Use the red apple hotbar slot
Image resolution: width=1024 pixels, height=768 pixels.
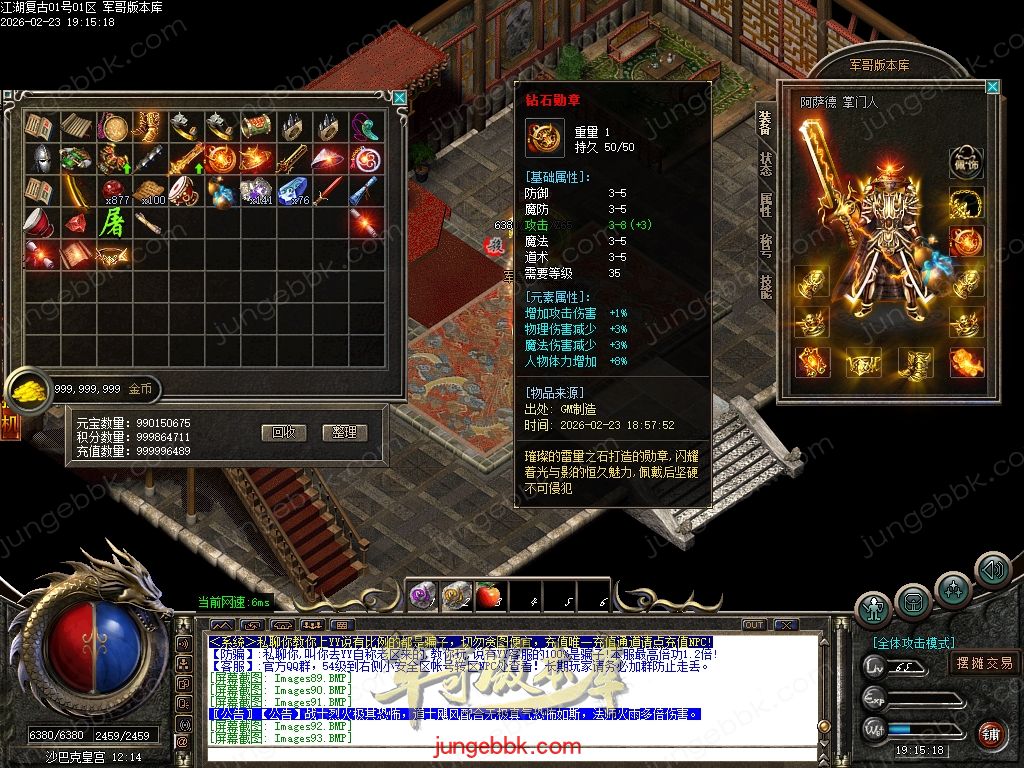point(489,596)
